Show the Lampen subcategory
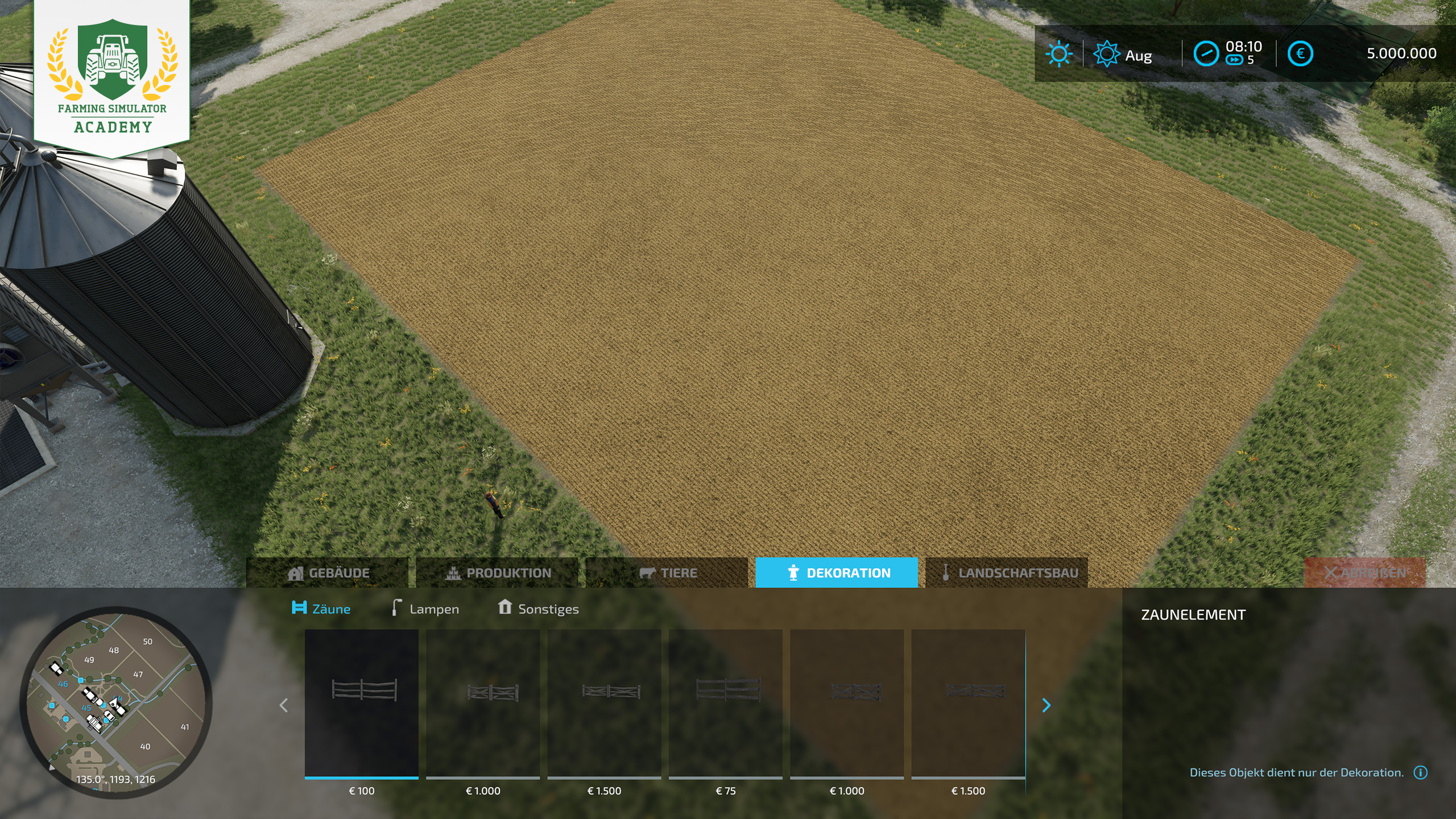 point(425,609)
